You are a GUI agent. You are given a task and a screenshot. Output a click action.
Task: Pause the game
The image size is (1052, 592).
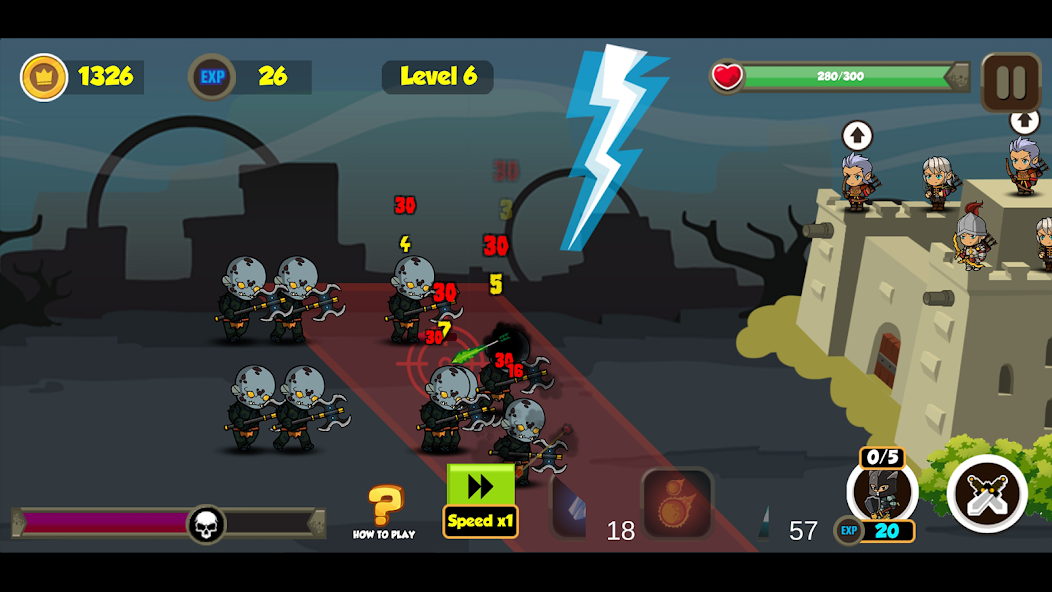1011,82
